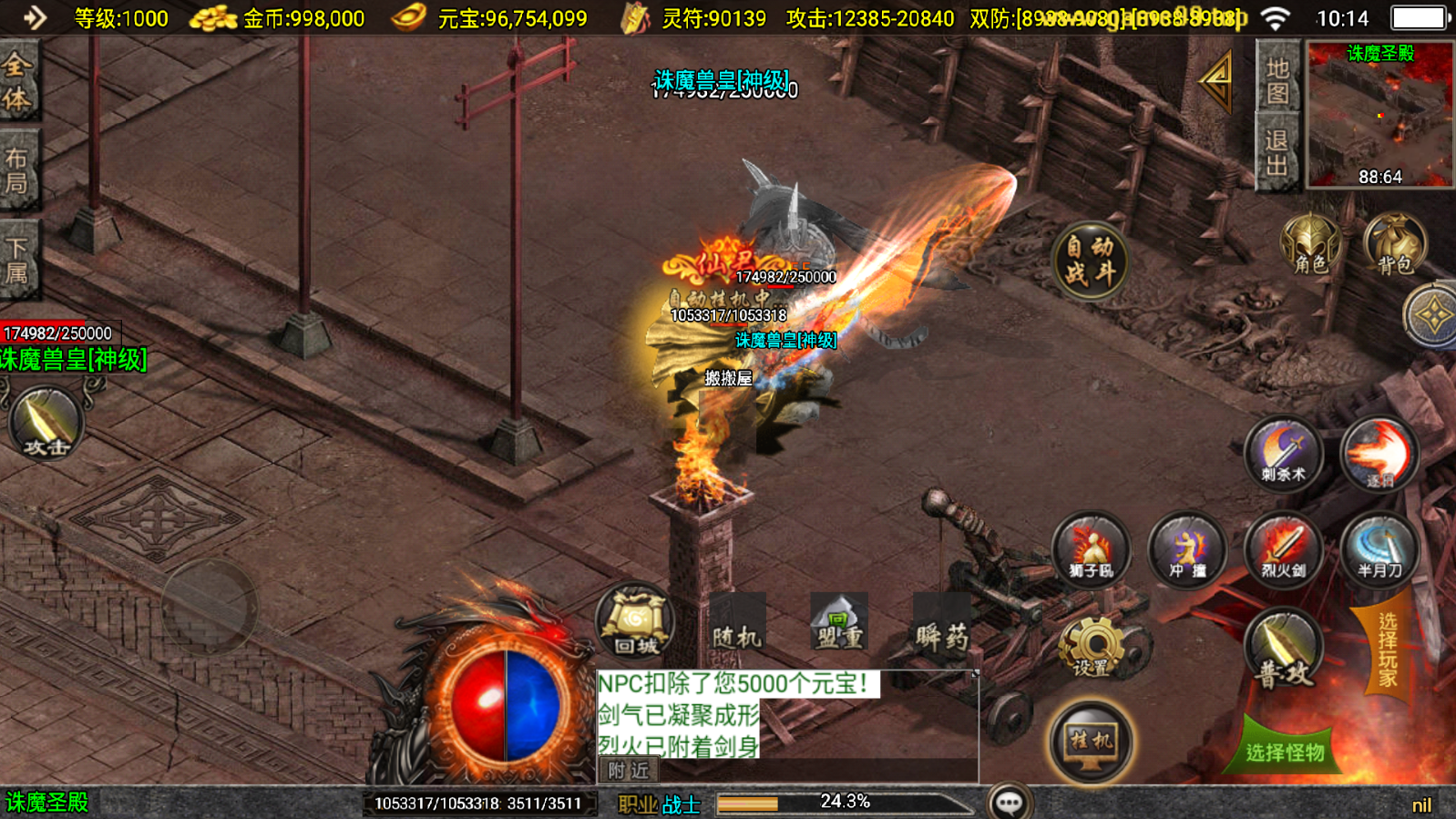Activate the 刺杀术 skill
1456x819 pixels.
coord(1283,454)
